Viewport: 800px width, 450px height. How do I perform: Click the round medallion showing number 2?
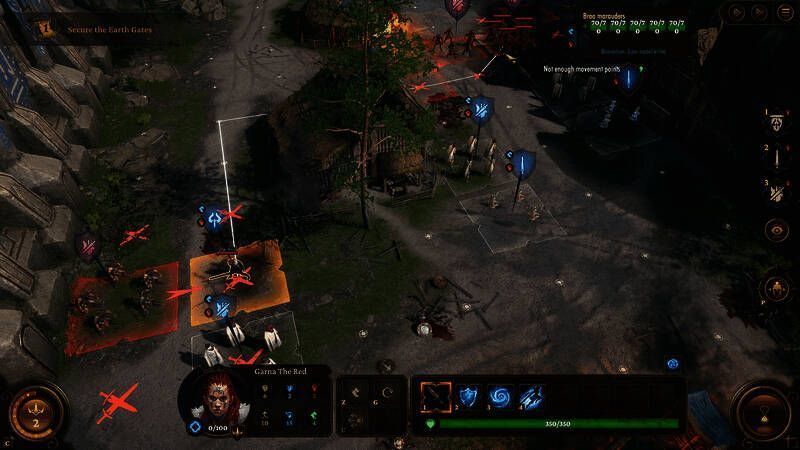click(x=36, y=412)
